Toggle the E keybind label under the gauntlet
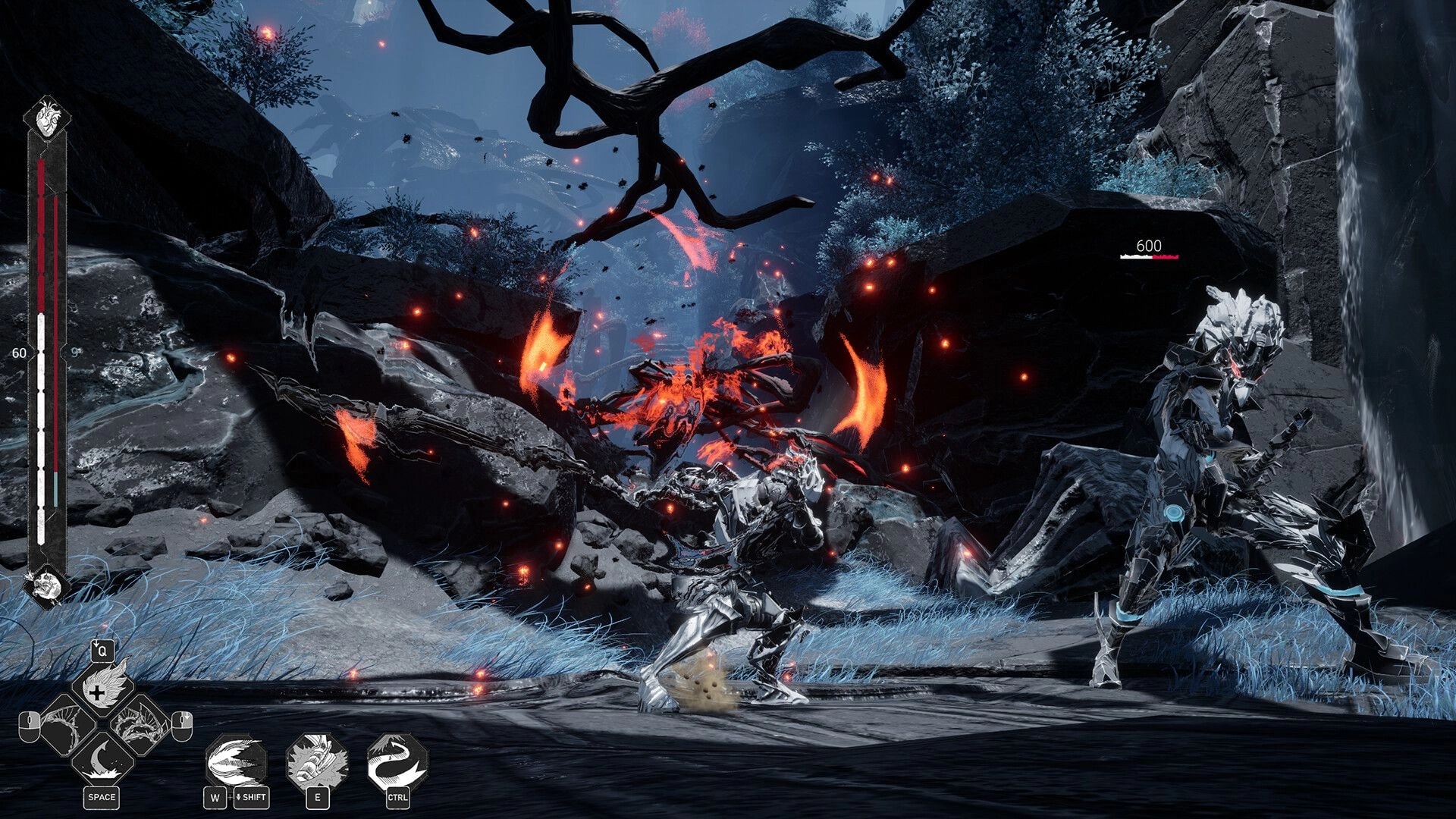The image size is (1456, 819). [x=318, y=797]
